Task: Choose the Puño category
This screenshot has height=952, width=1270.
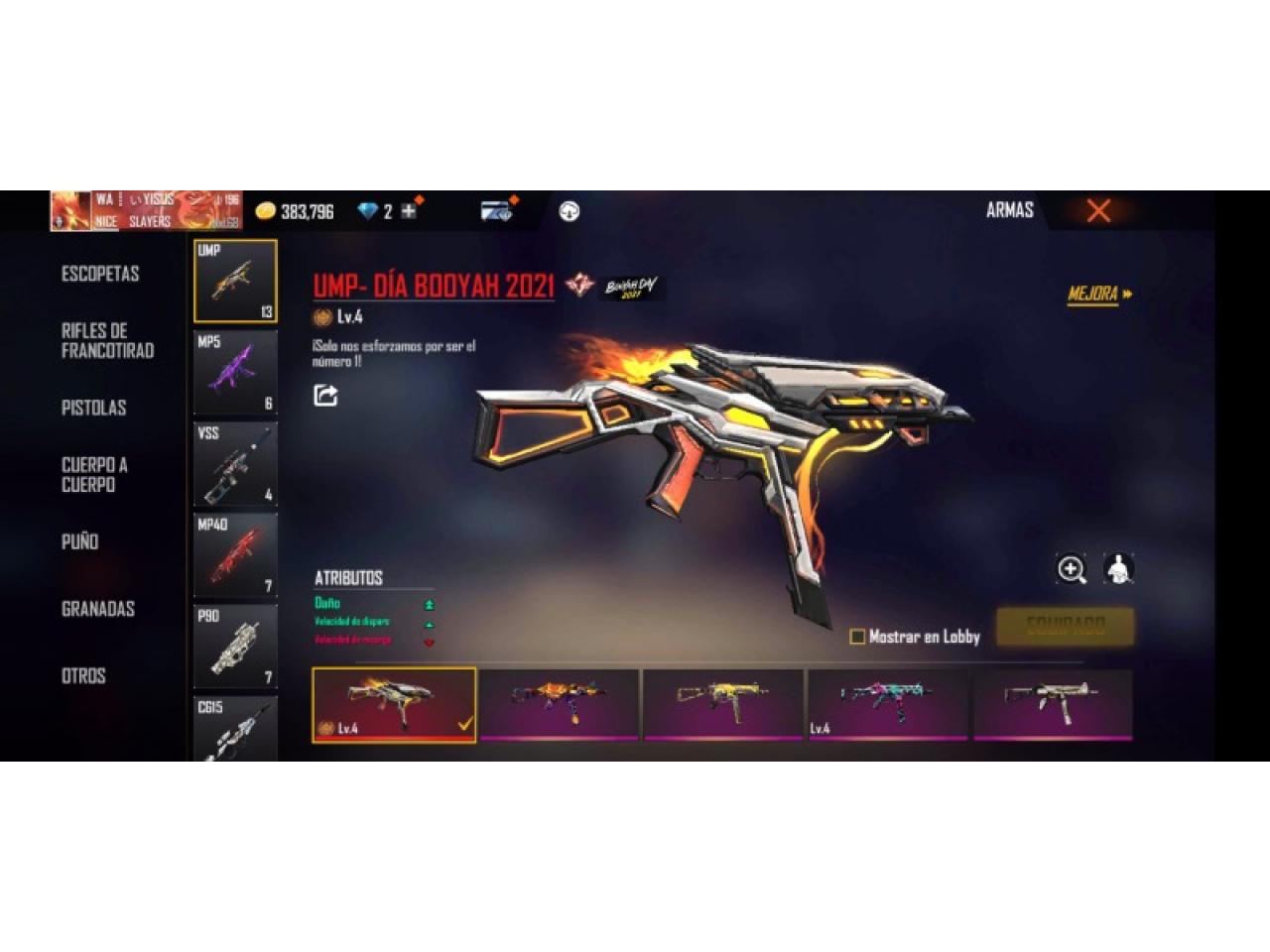Action: (79, 541)
